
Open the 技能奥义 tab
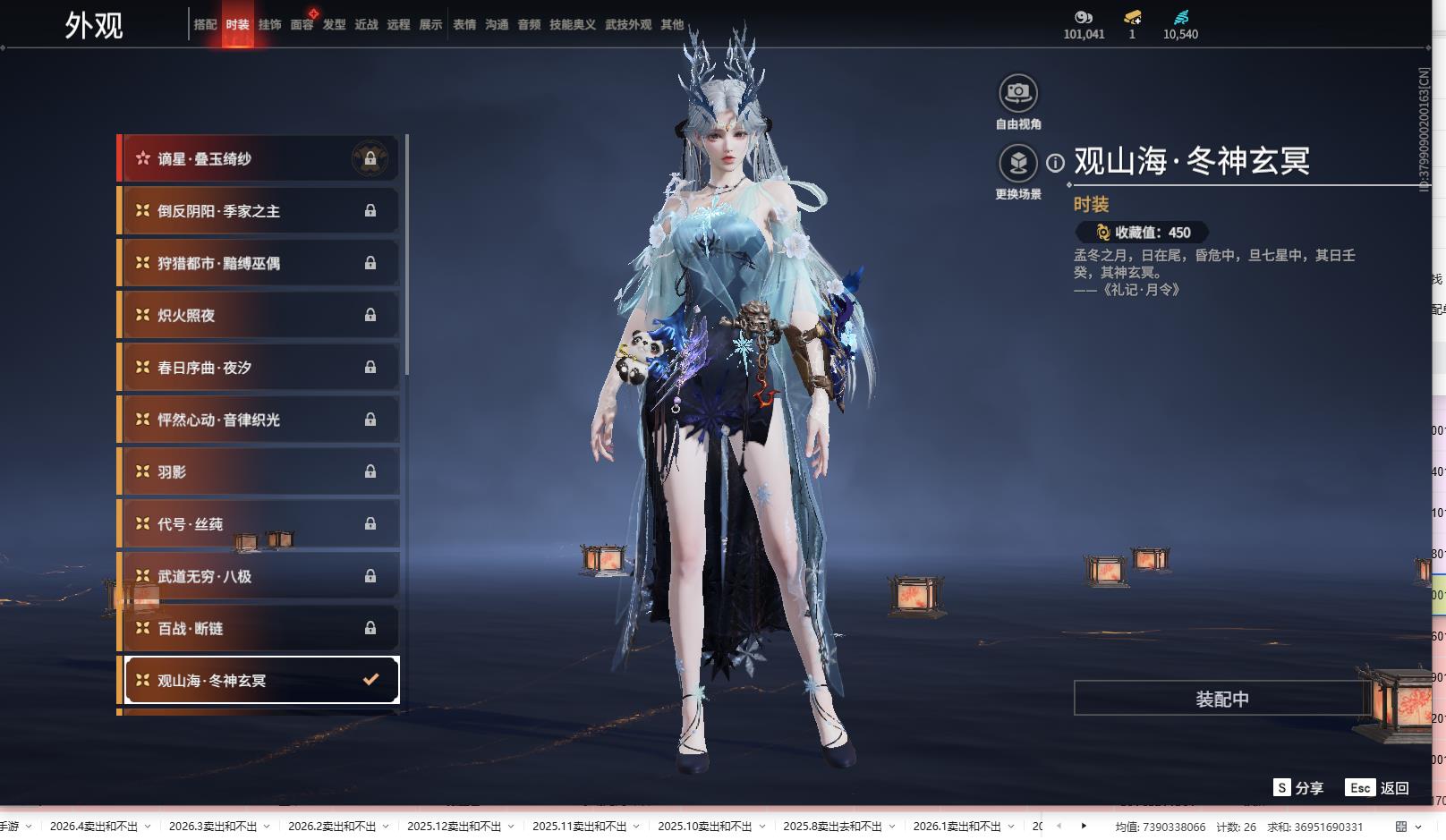click(x=572, y=25)
